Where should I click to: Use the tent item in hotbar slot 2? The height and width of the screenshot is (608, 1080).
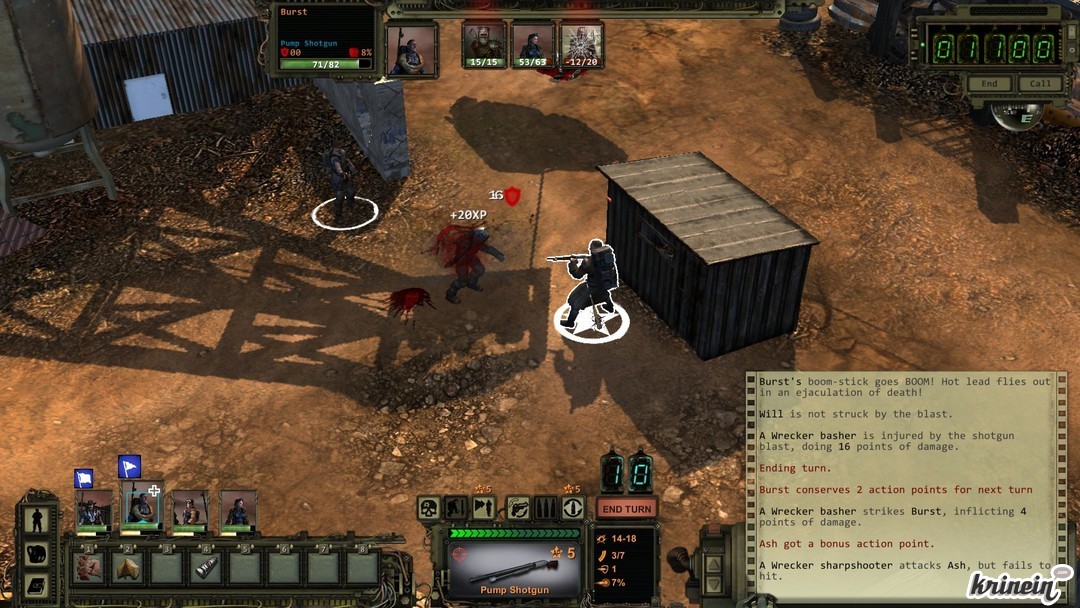click(x=127, y=568)
